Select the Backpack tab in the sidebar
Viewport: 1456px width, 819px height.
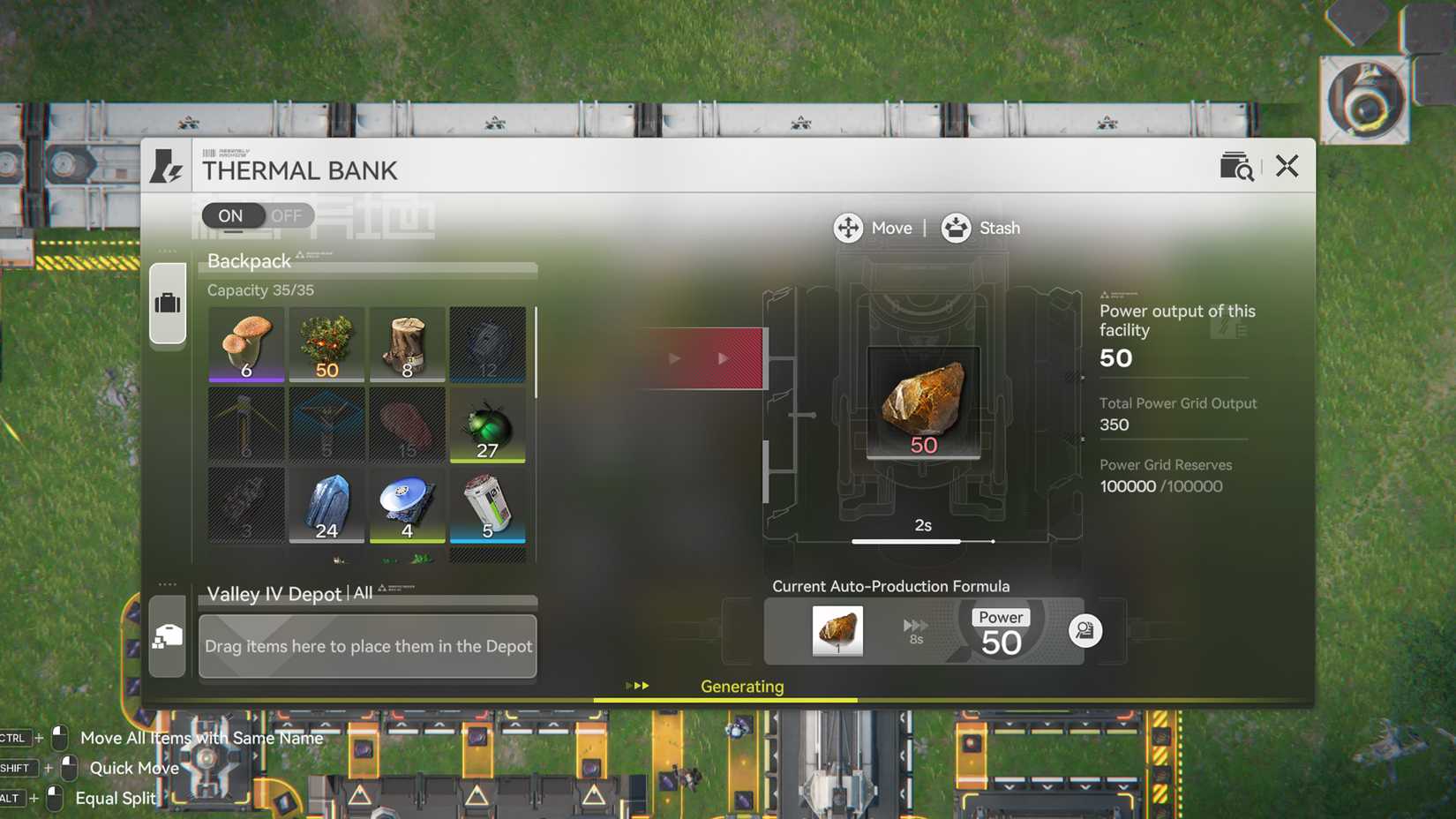[167, 302]
